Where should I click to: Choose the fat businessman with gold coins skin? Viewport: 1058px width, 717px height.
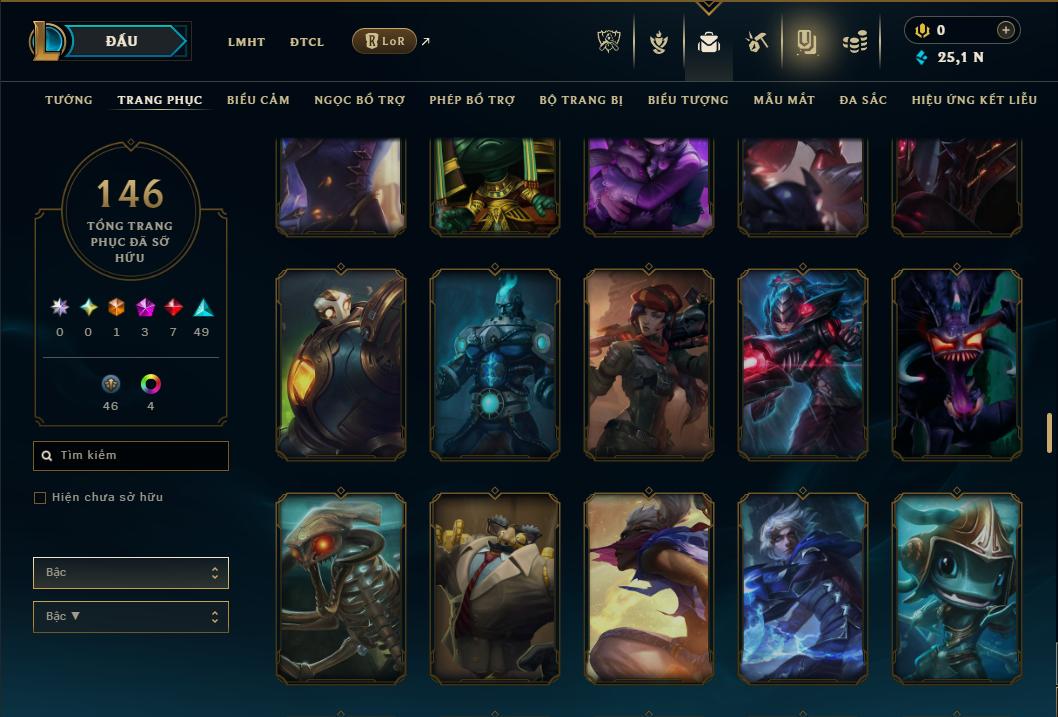495,588
